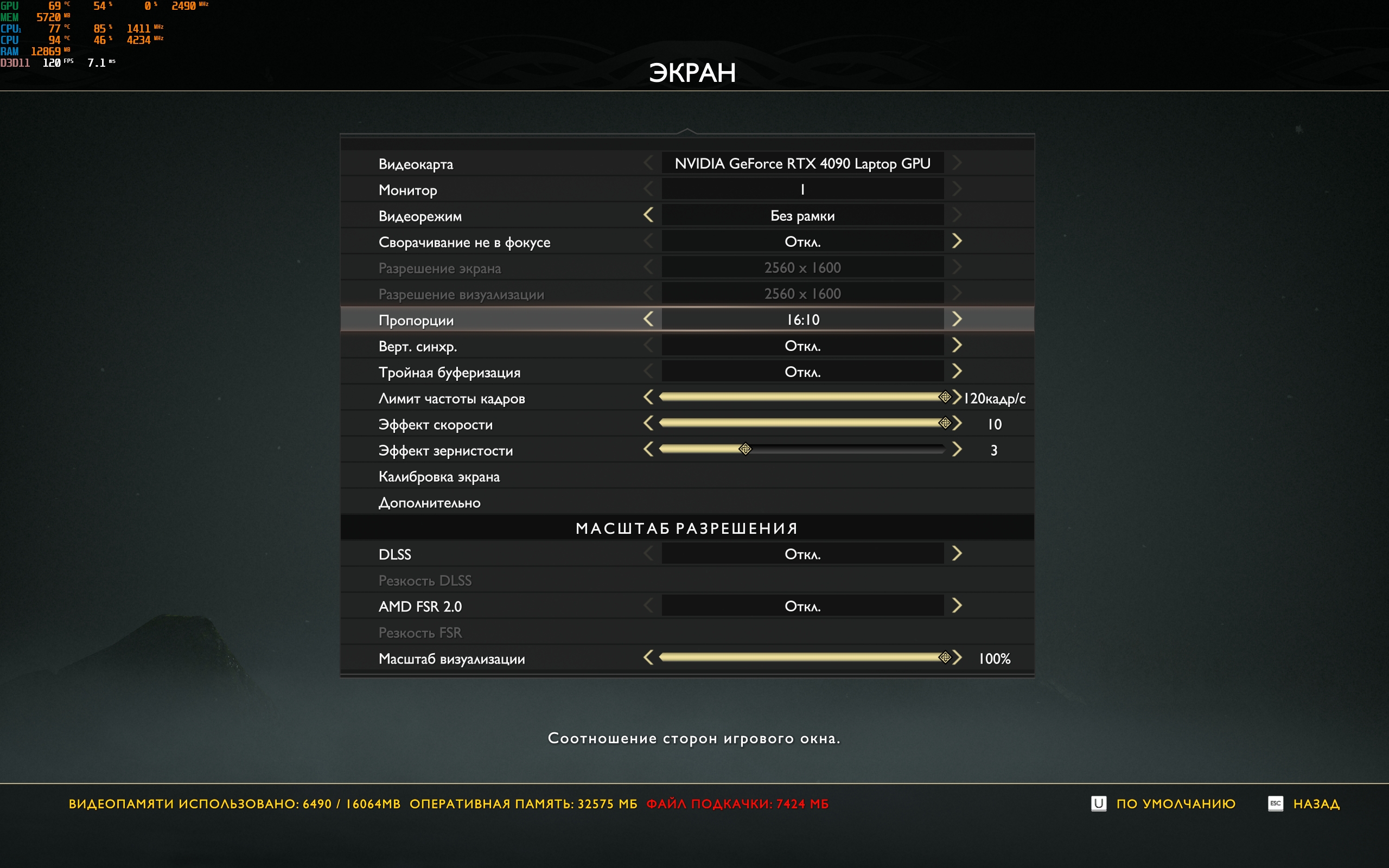Open the Дополнительно submenu
The image size is (1389, 868).
(x=429, y=503)
